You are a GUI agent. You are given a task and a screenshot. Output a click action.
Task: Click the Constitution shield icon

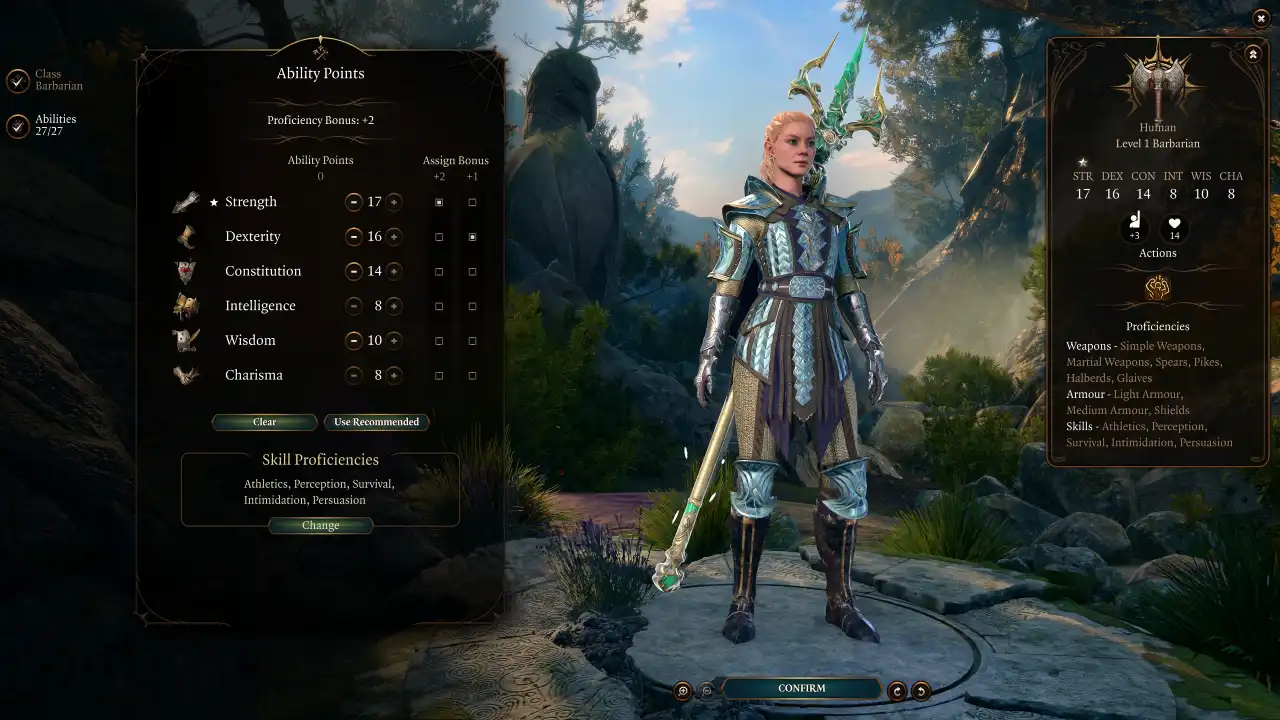point(186,270)
